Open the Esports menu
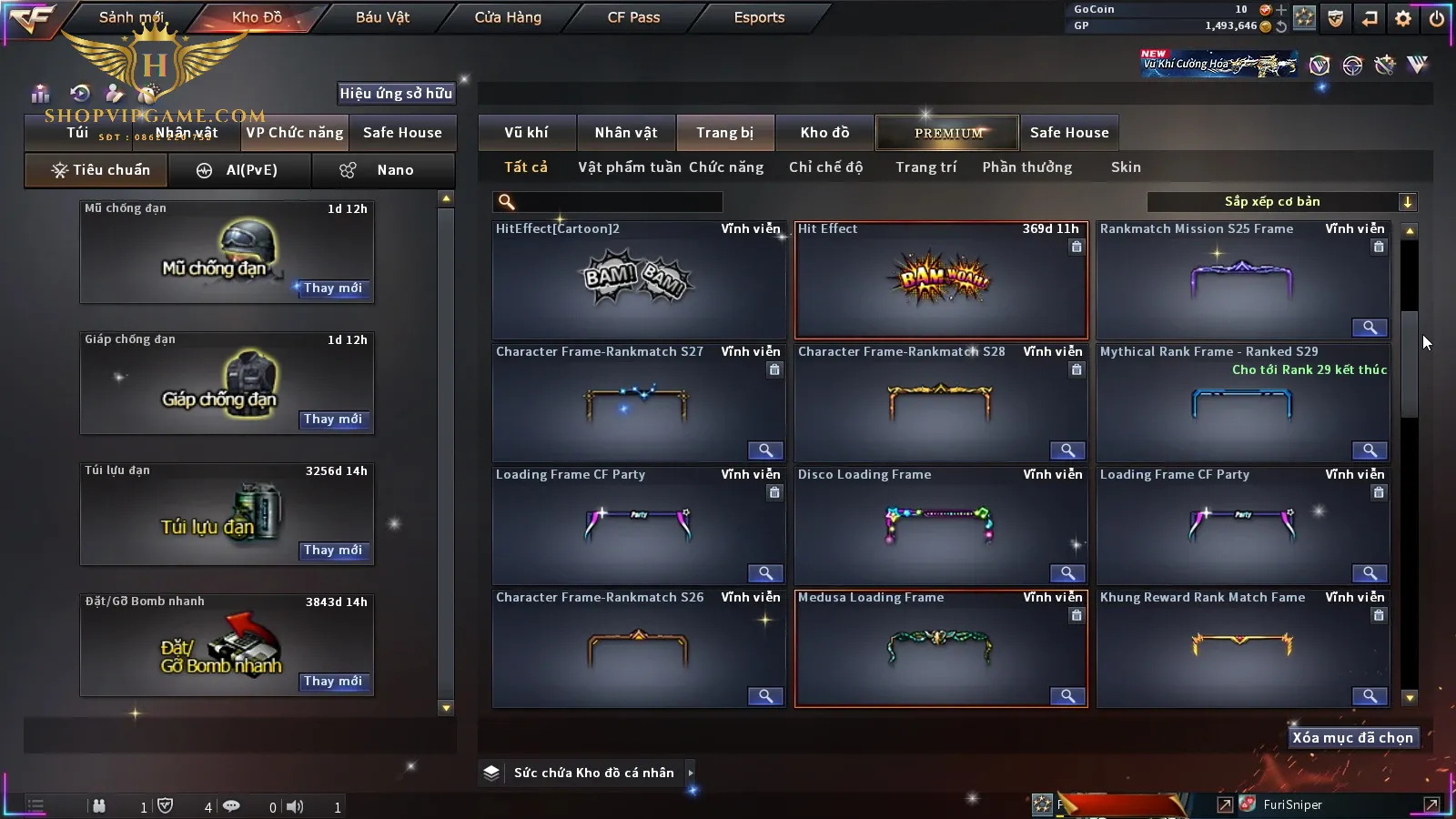Viewport: 1456px width, 819px height. click(x=759, y=17)
